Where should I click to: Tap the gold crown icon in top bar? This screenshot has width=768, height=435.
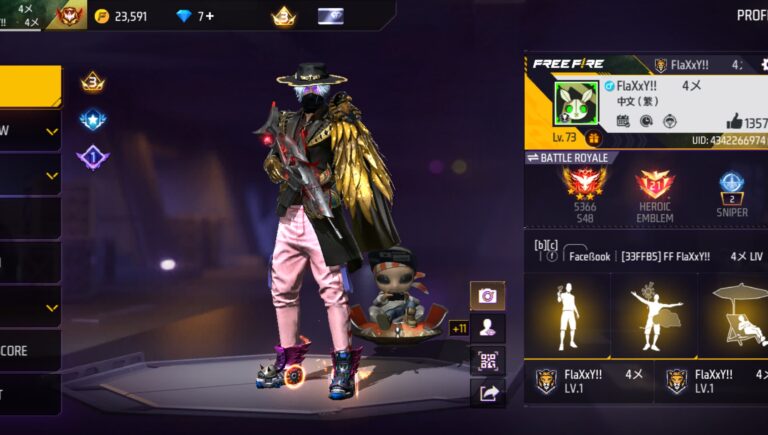pyautogui.click(x=284, y=16)
